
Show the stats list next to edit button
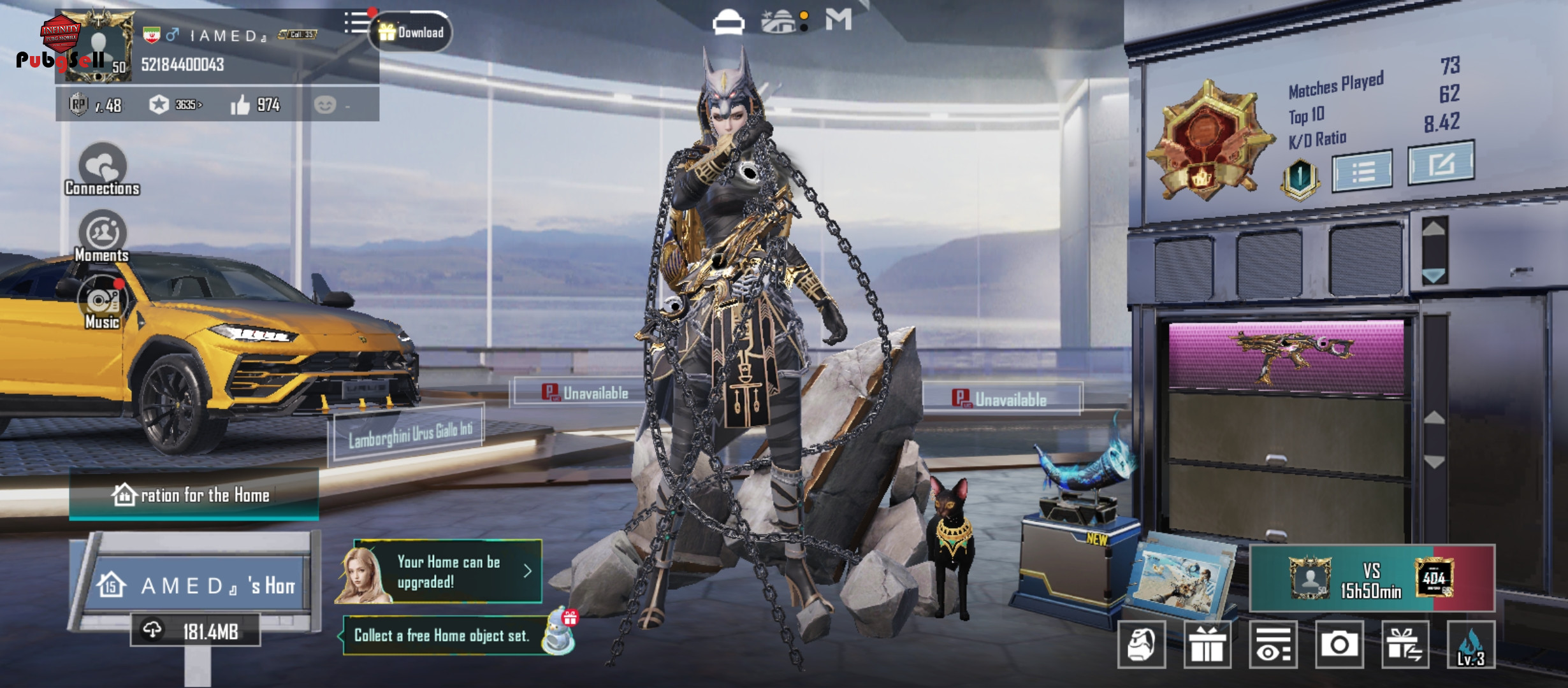(1363, 171)
